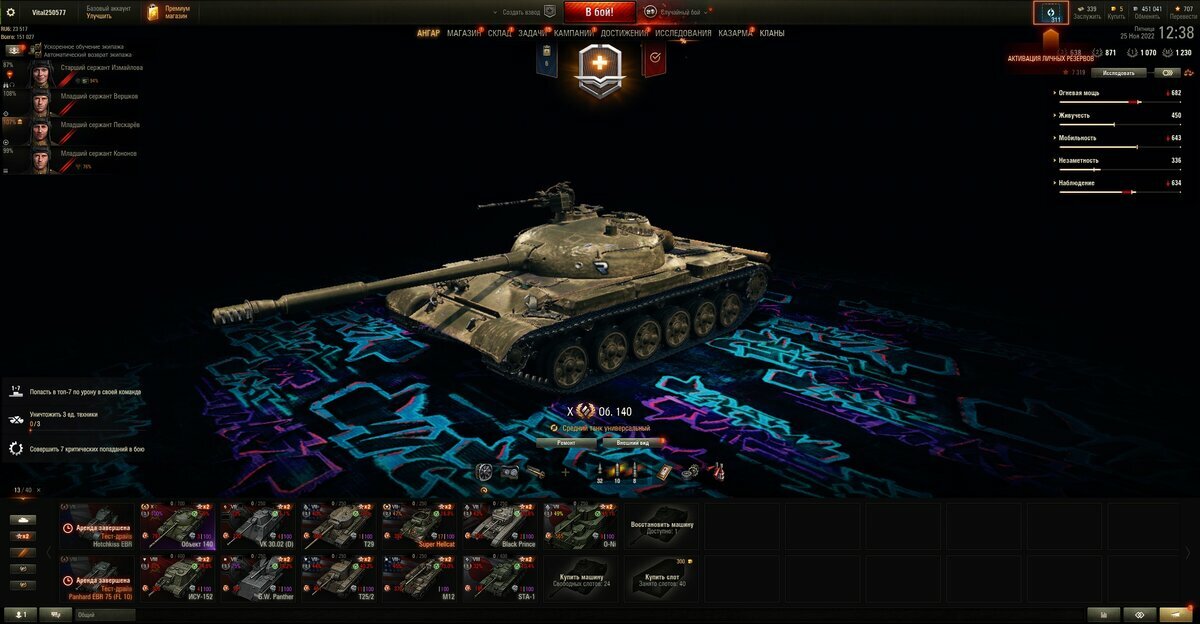
Task: Go to the КАМПАНИИ campaigns tab
Action: coord(573,33)
